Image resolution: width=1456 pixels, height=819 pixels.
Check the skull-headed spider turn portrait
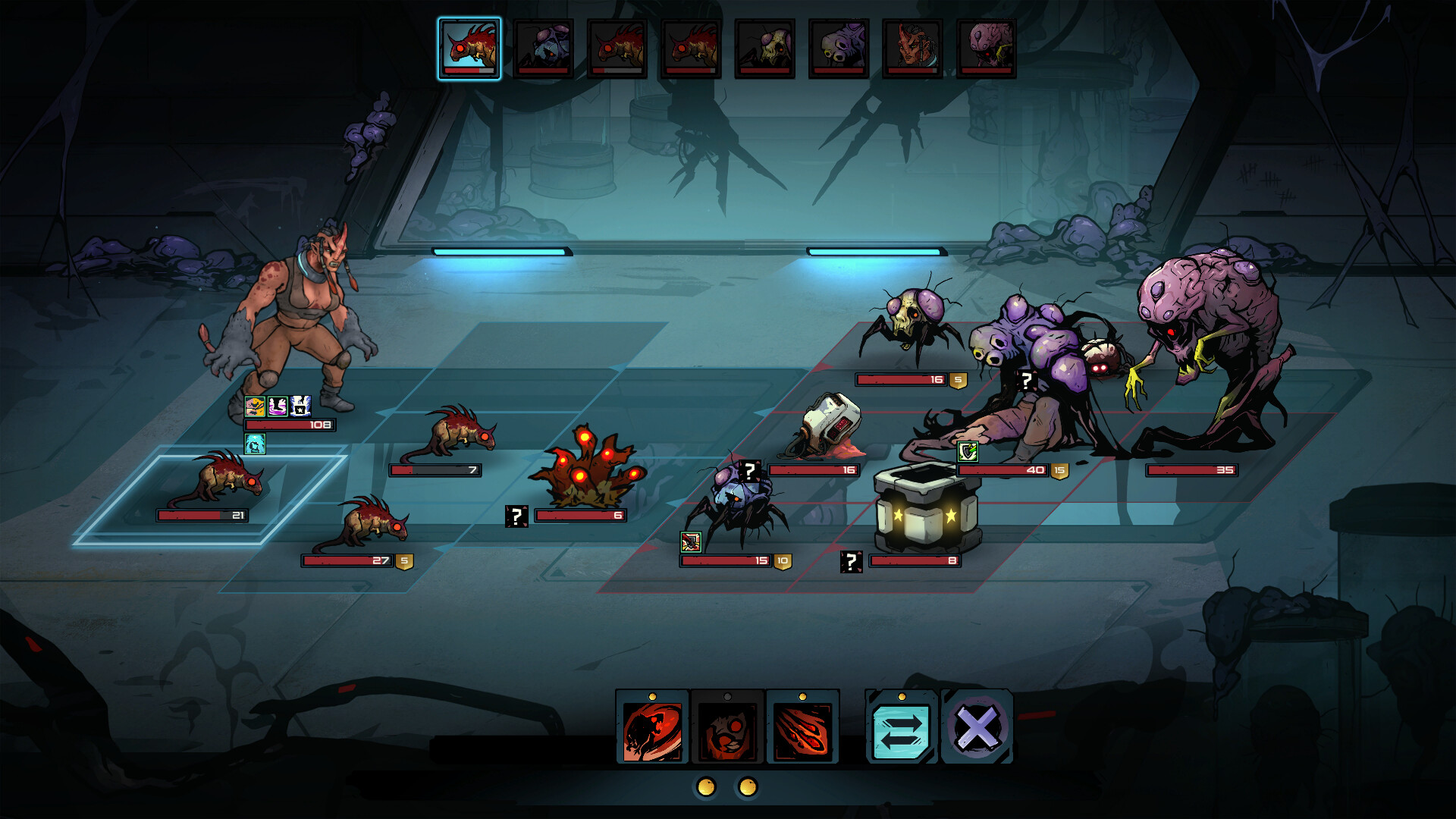[x=764, y=48]
